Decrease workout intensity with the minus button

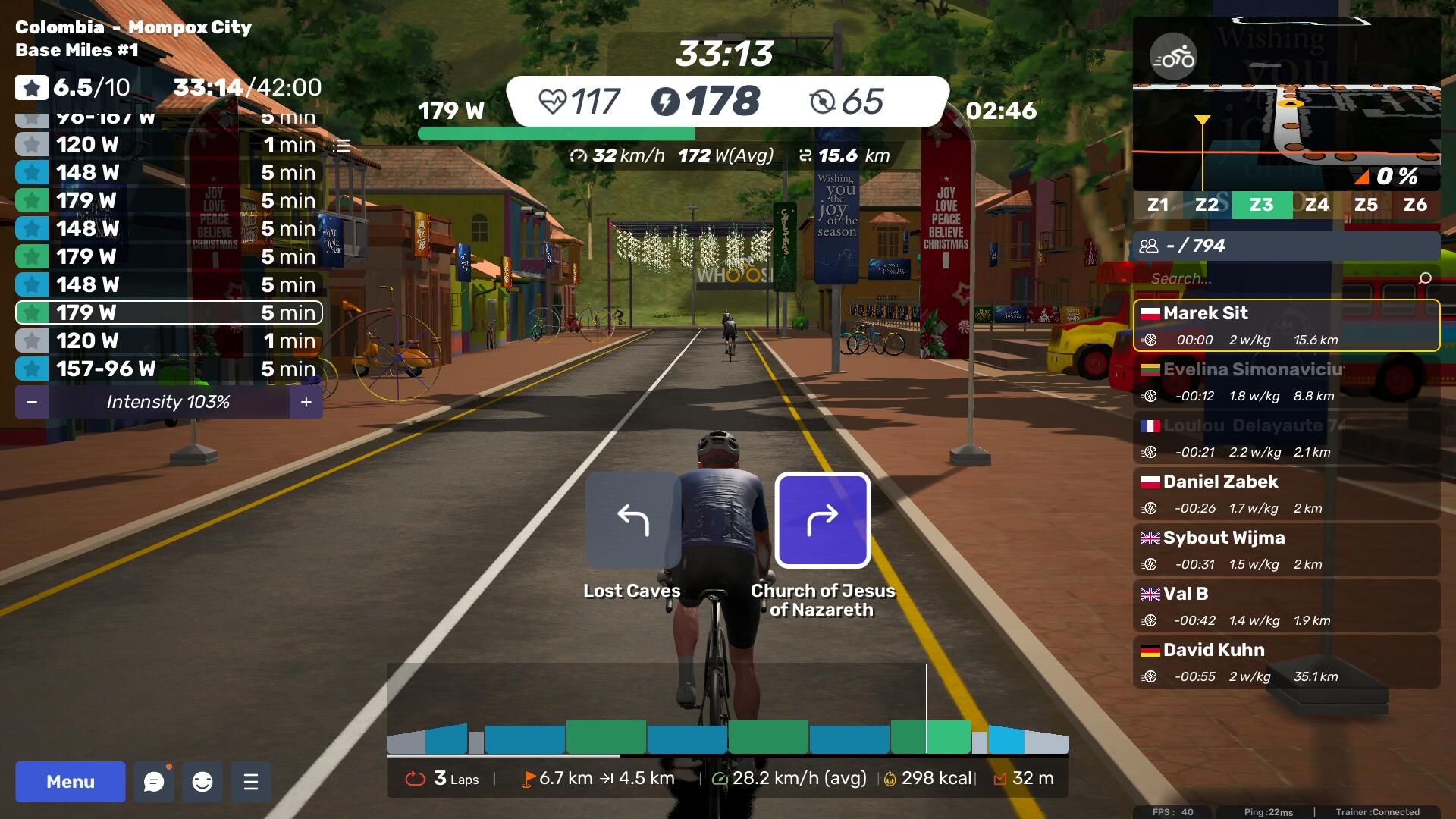[x=32, y=402]
